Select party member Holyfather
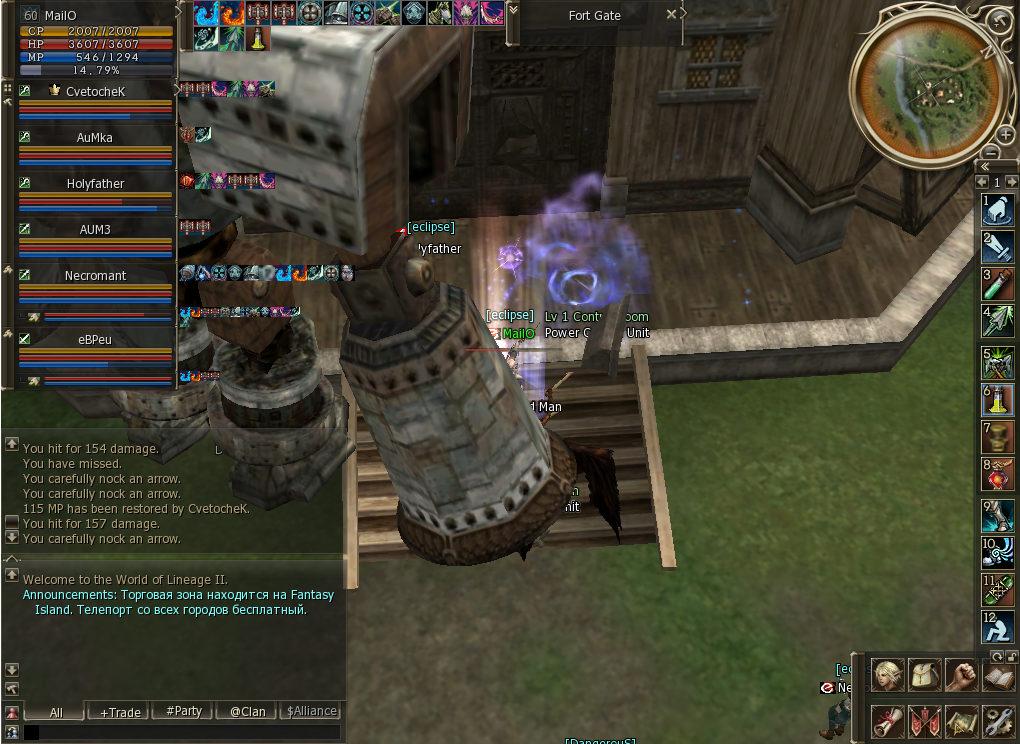Screen dimensions: 1020x744 (95, 184)
